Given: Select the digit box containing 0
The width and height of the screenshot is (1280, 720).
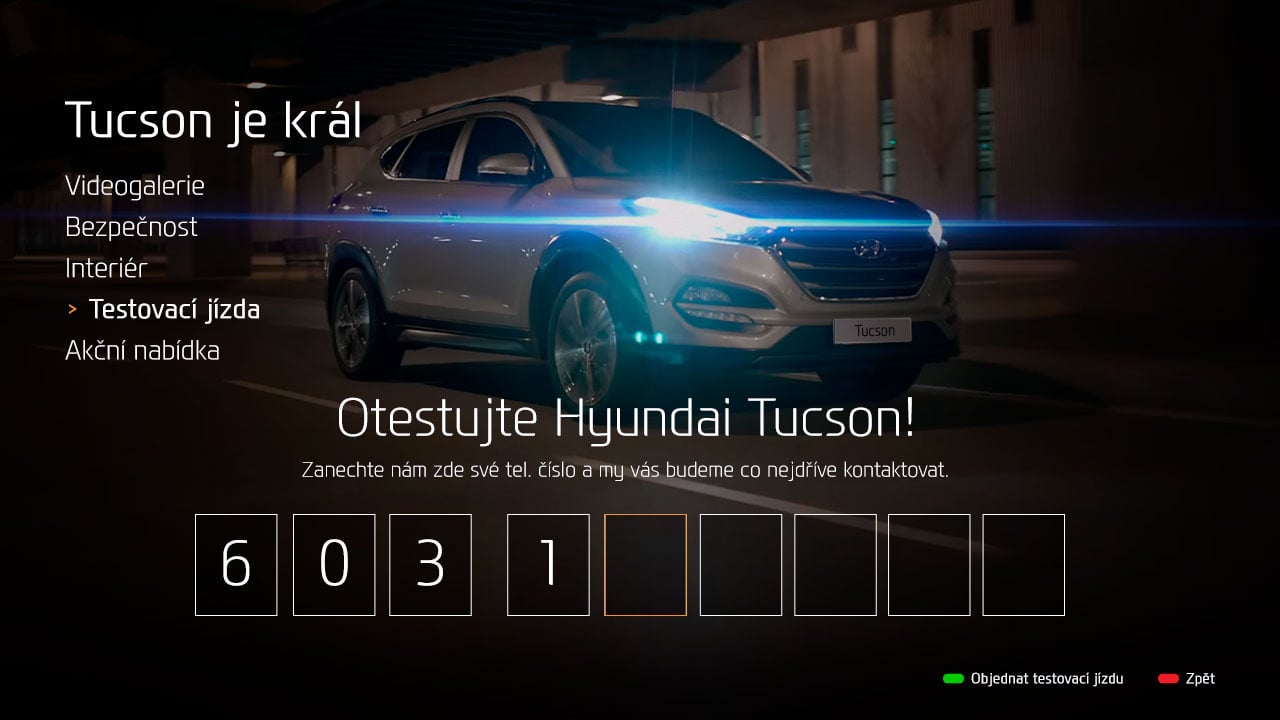Looking at the screenshot, I should [334, 565].
